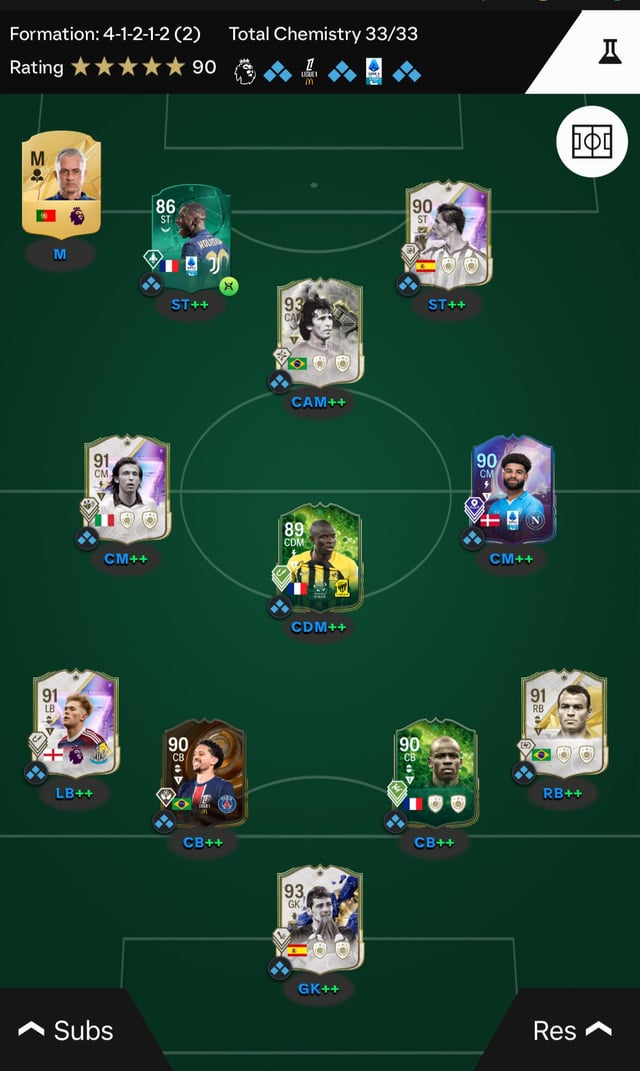640x1071 pixels.
Task: Select the manager card
Action: point(61,185)
